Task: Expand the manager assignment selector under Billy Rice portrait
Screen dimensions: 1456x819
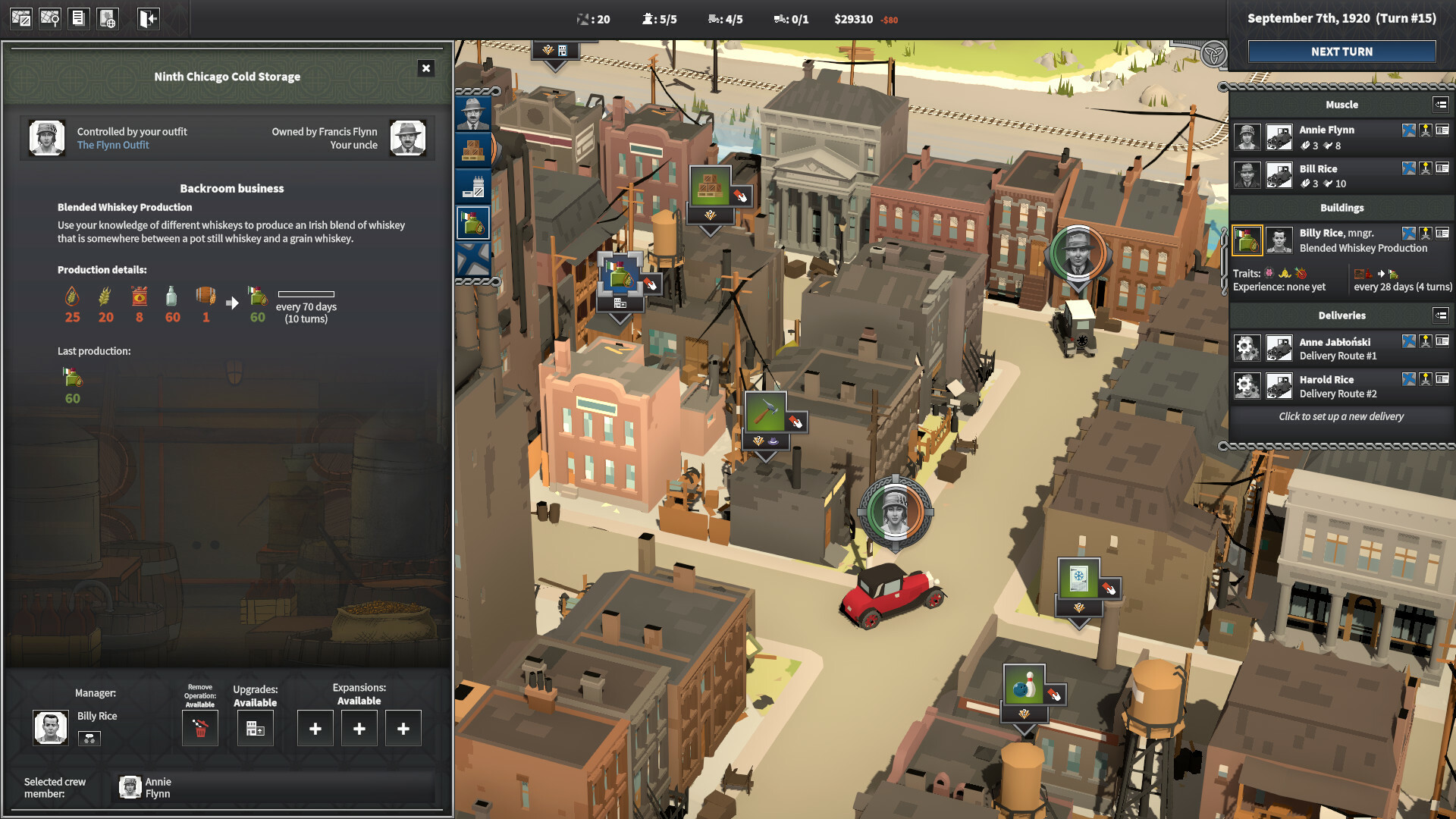Action: (89, 738)
